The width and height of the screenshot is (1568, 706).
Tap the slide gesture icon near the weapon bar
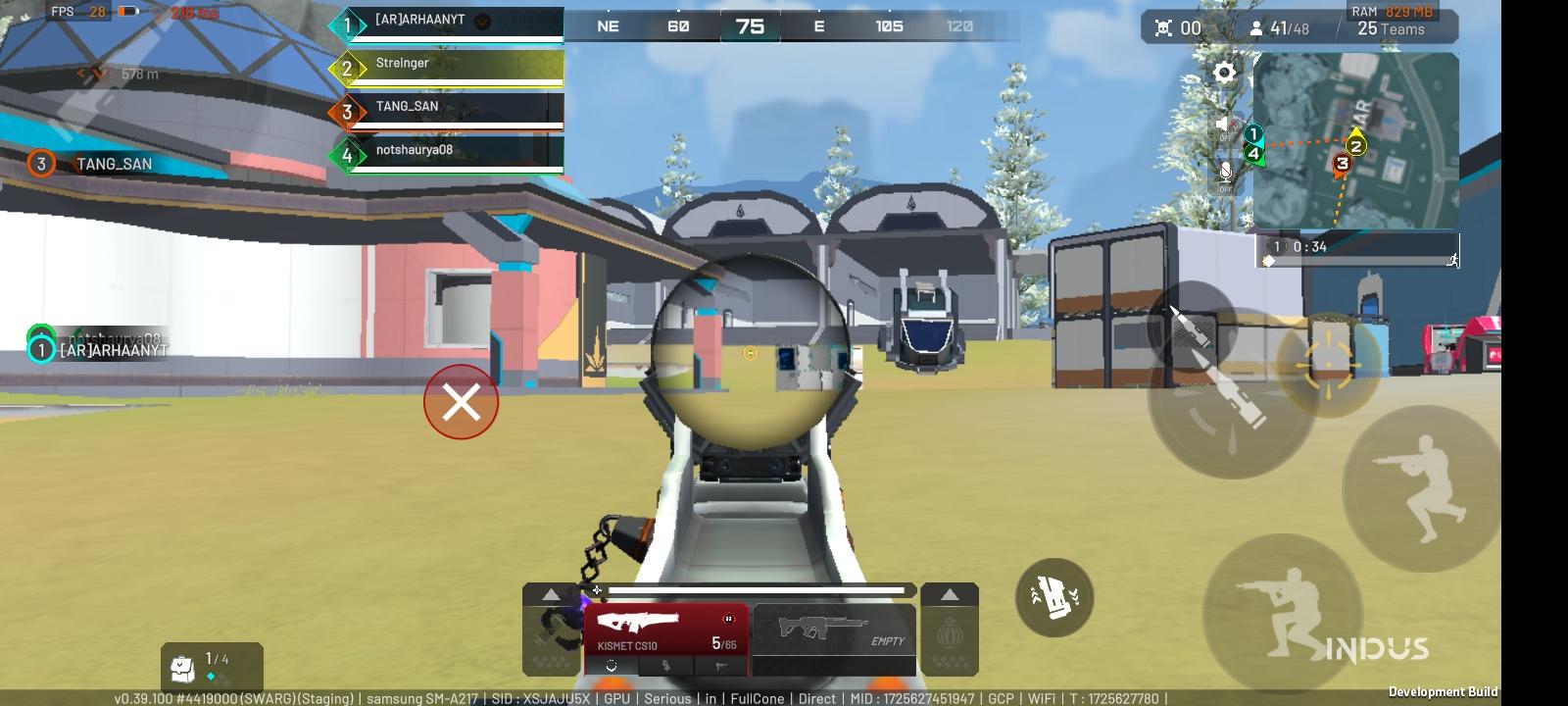click(x=1056, y=596)
